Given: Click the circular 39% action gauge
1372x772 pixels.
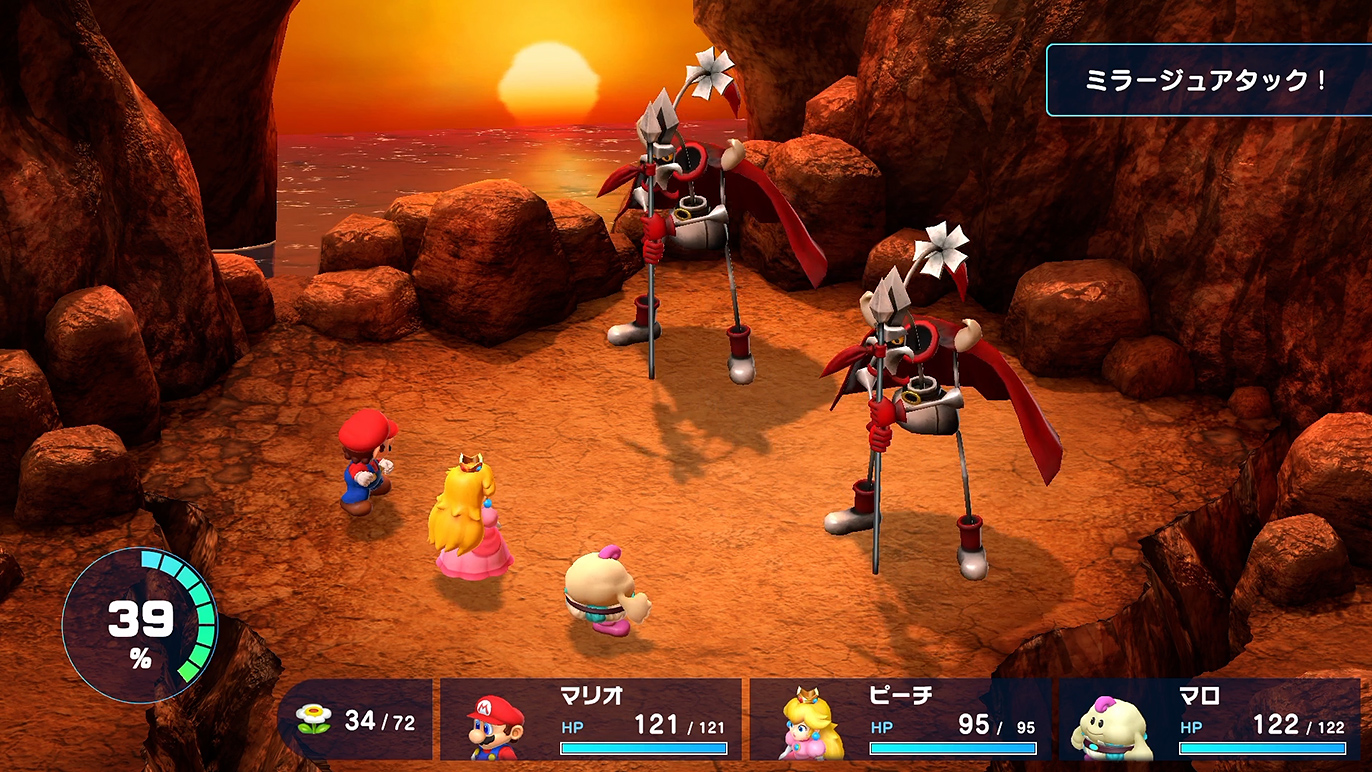Looking at the screenshot, I should click(140, 625).
